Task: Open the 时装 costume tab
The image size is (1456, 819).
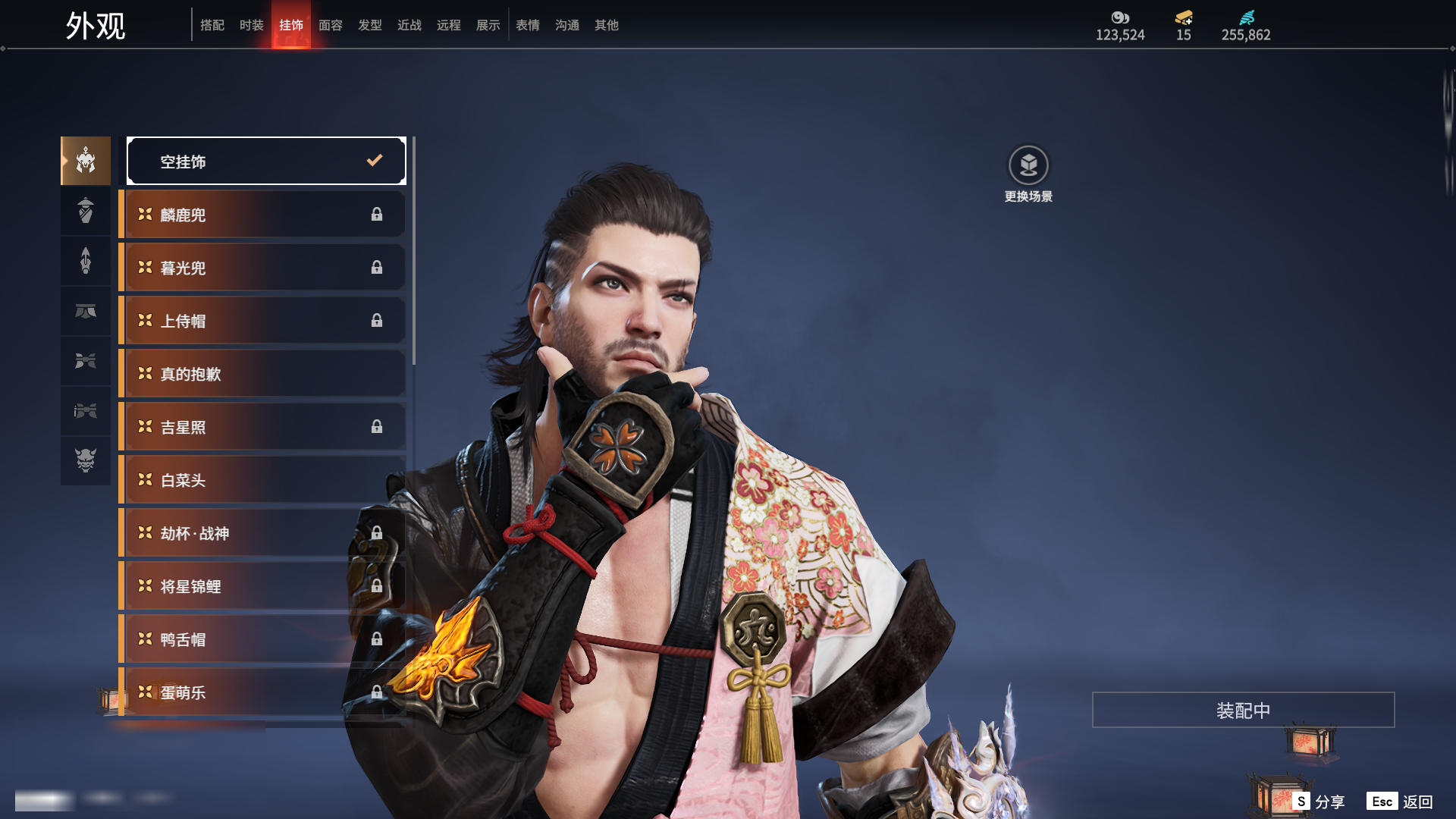Action: click(x=252, y=25)
